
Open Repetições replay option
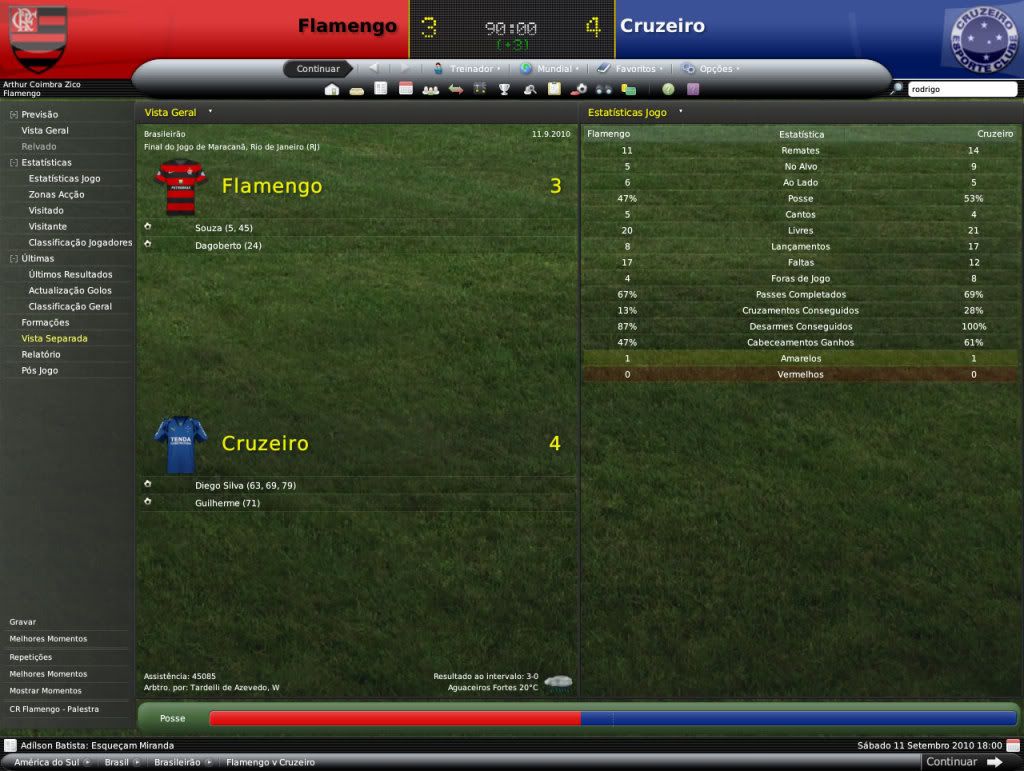[31, 657]
